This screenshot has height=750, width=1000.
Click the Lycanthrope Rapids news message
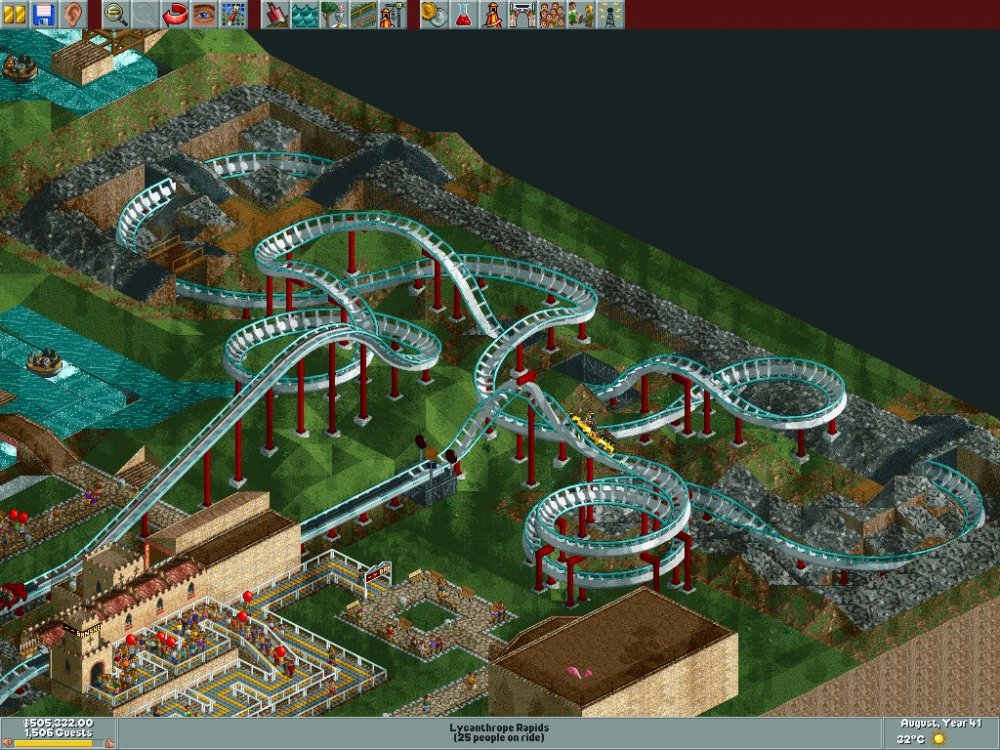click(500, 733)
